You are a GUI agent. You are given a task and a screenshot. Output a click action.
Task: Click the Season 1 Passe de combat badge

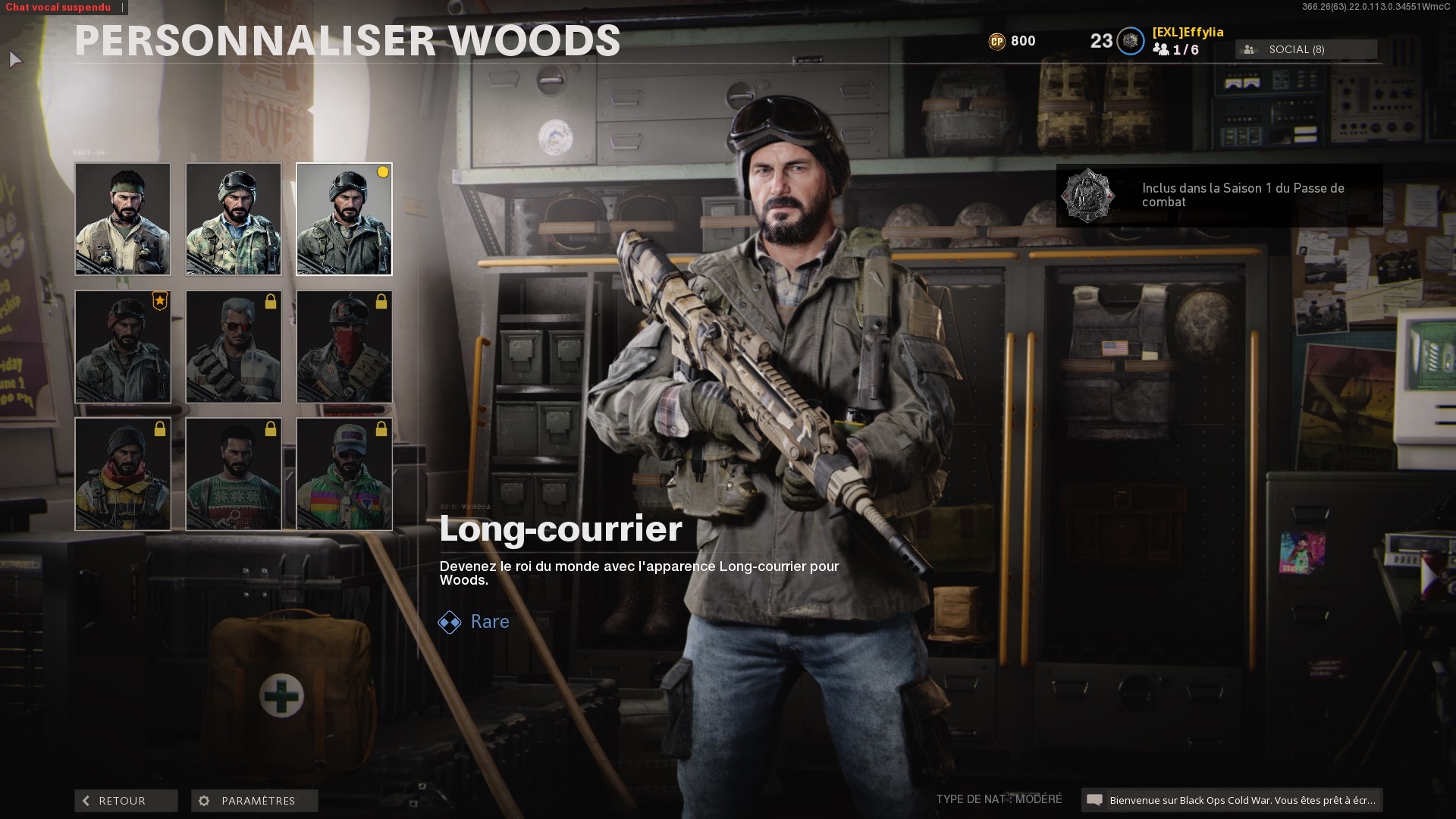pos(1087,196)
